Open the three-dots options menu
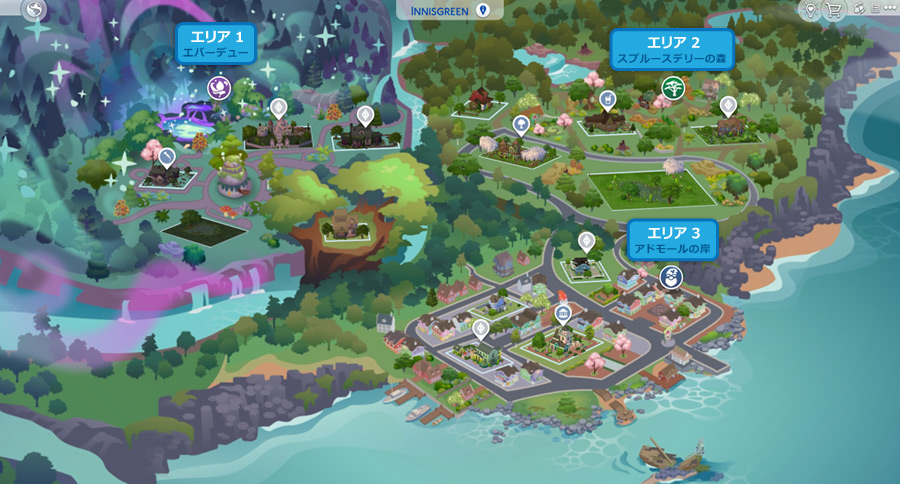 (890, 10)
